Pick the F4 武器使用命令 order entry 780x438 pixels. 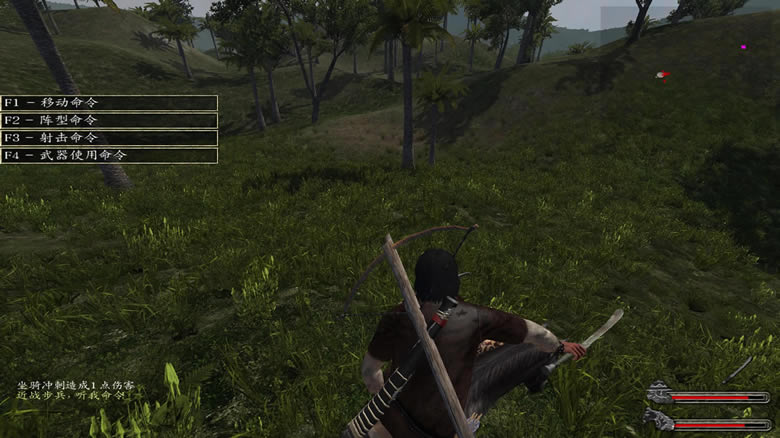click(109, 155)
